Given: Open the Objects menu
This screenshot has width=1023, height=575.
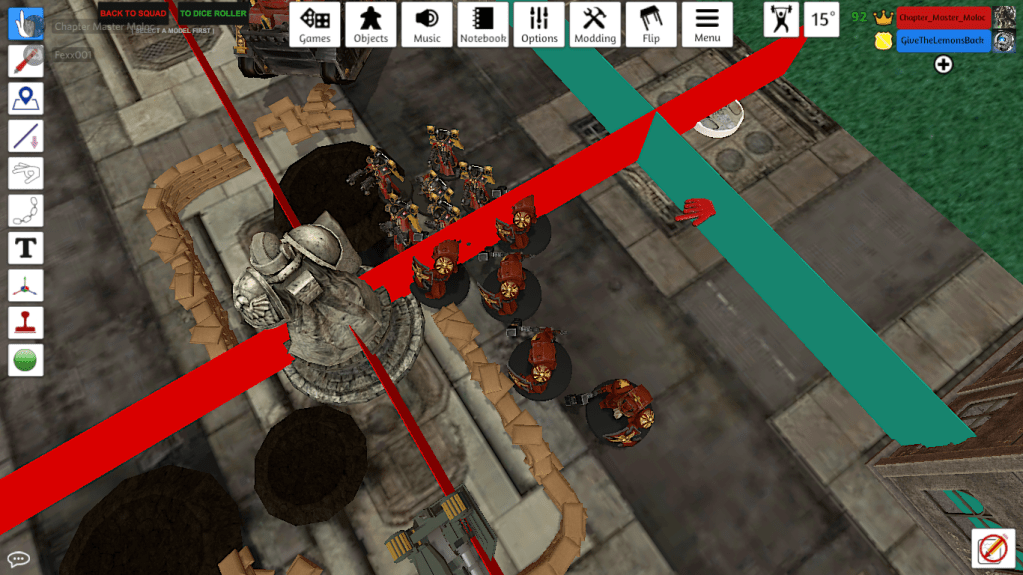Looking at the screenshot, I should coord(371,25).
